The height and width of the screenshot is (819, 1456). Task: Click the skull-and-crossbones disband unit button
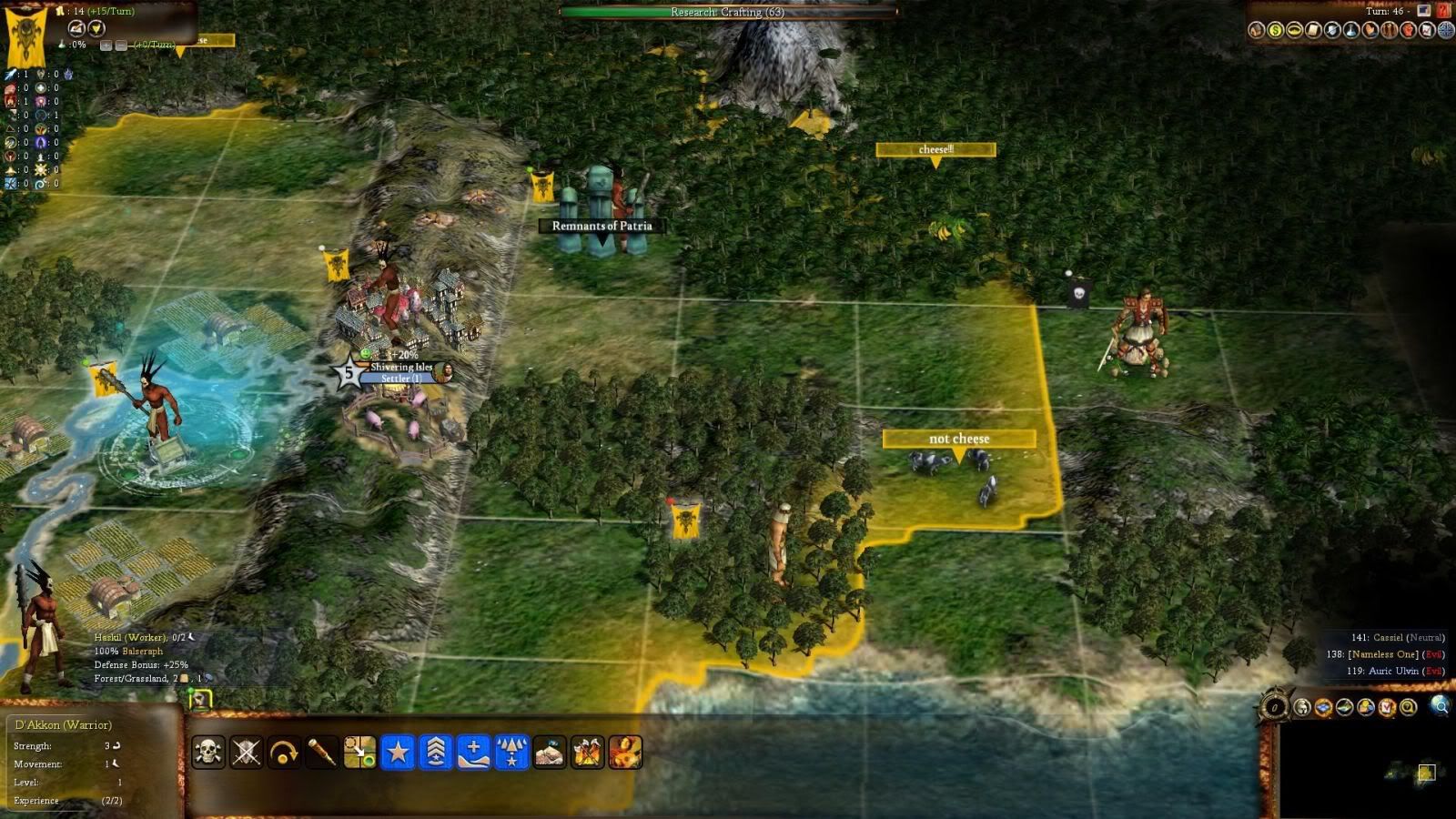(x=208, y=753)
